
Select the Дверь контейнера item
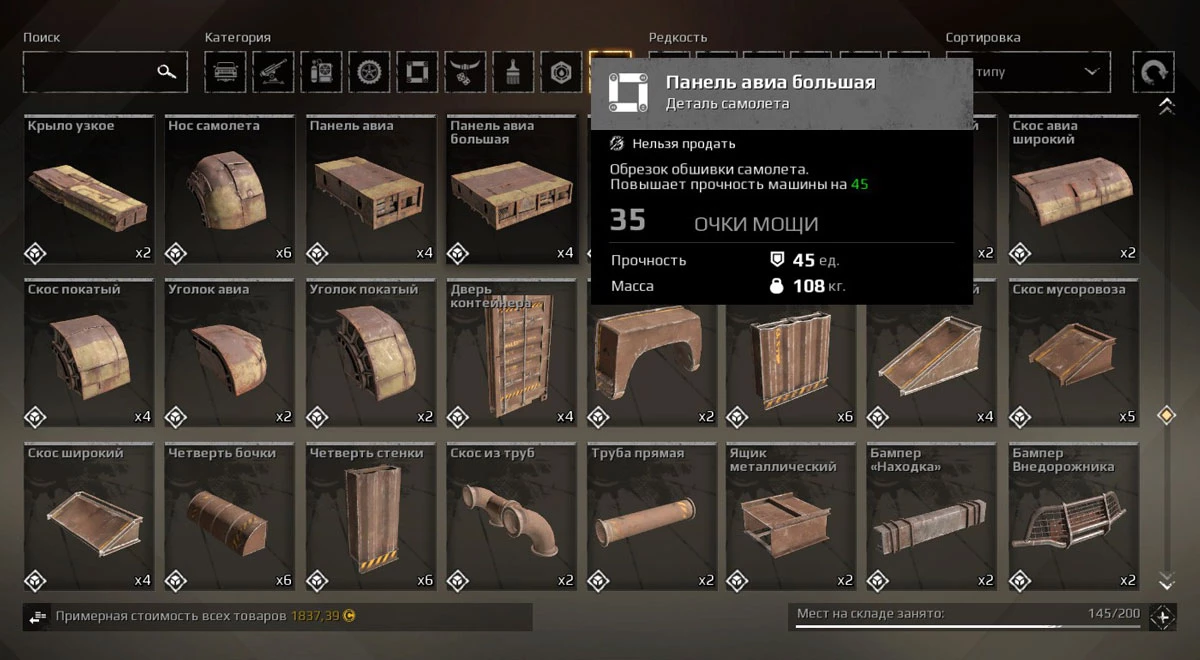(x=512, y=354)
